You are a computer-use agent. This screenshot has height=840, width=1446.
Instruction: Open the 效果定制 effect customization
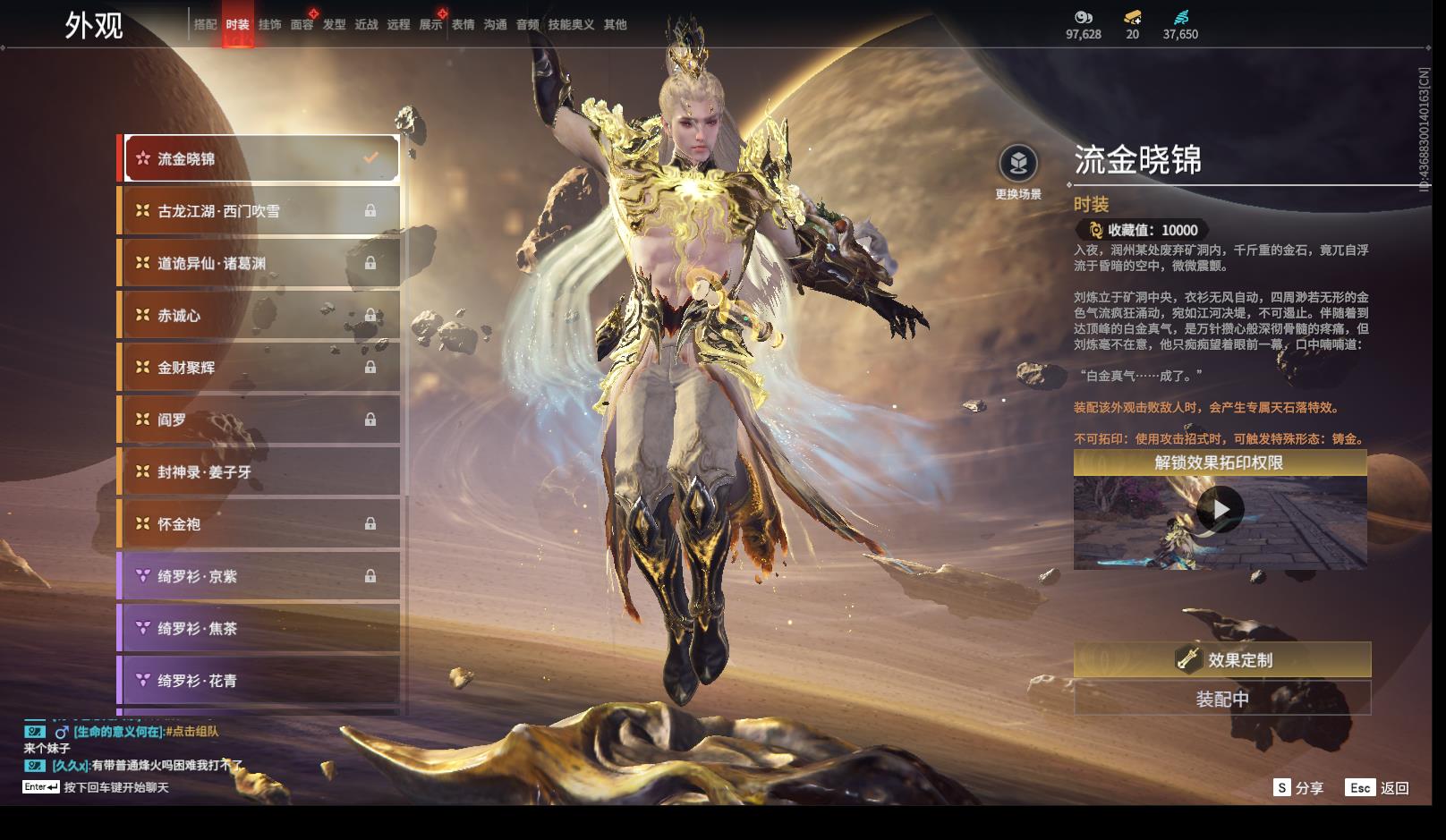click(x=1221, y=660)
